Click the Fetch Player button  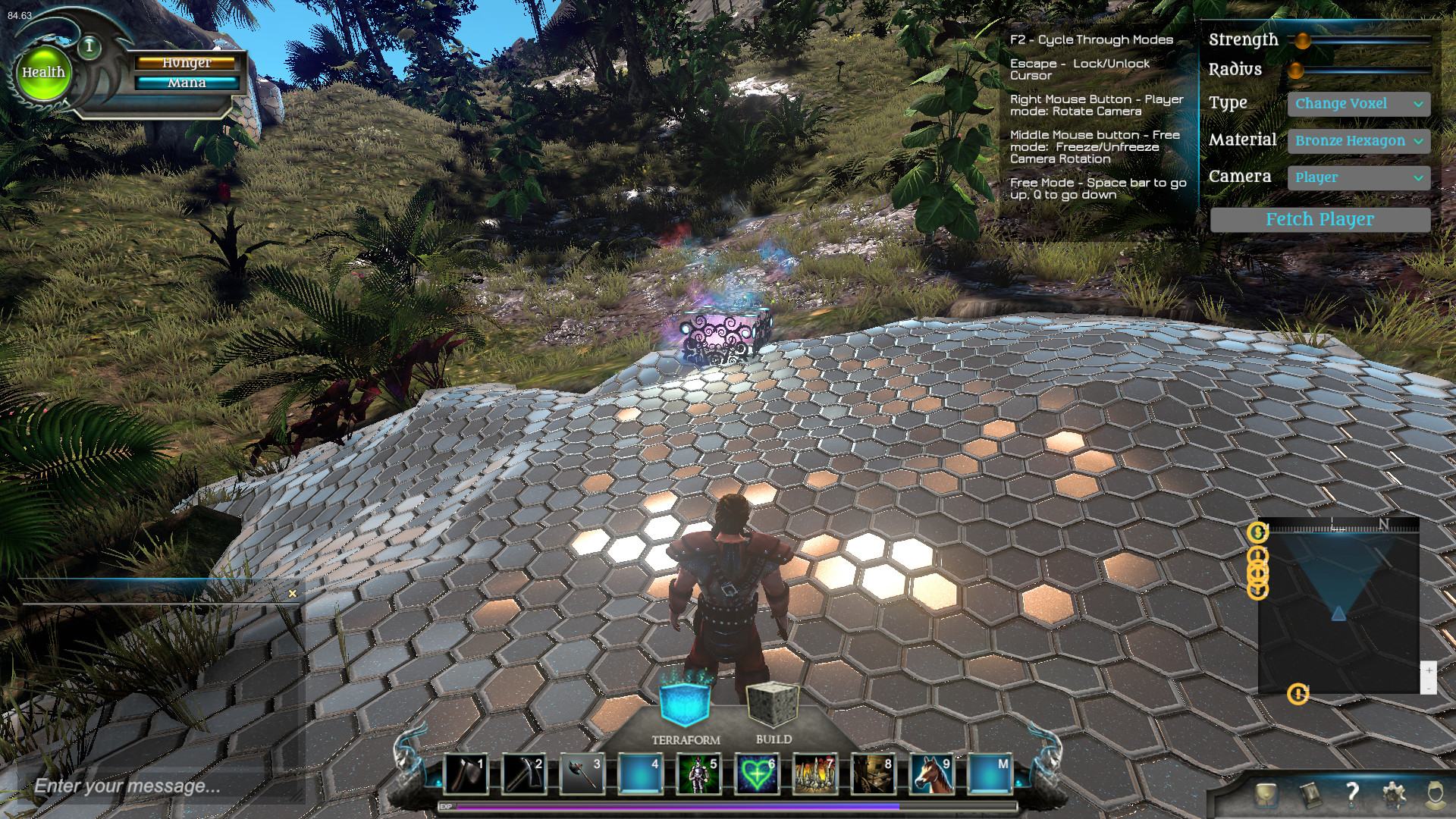pos(1319,220)
